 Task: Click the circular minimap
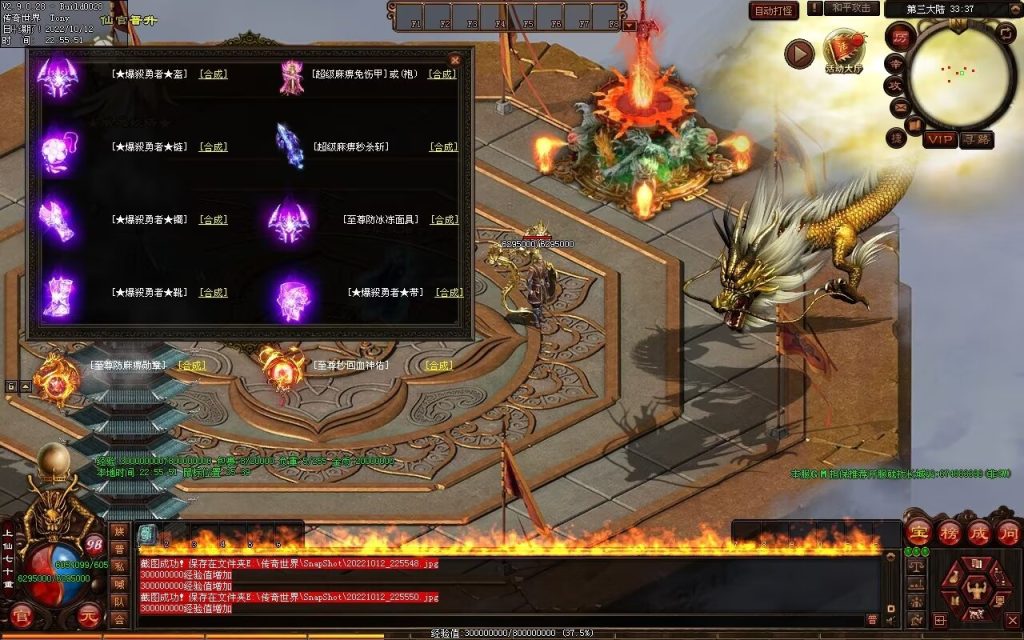(959, 72)
